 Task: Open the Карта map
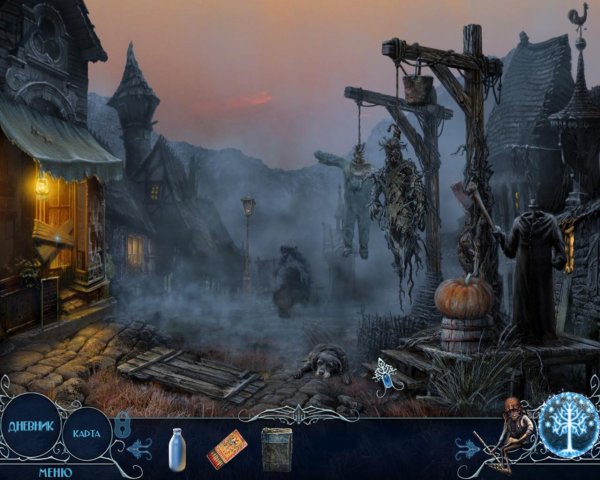coord(87,435)
